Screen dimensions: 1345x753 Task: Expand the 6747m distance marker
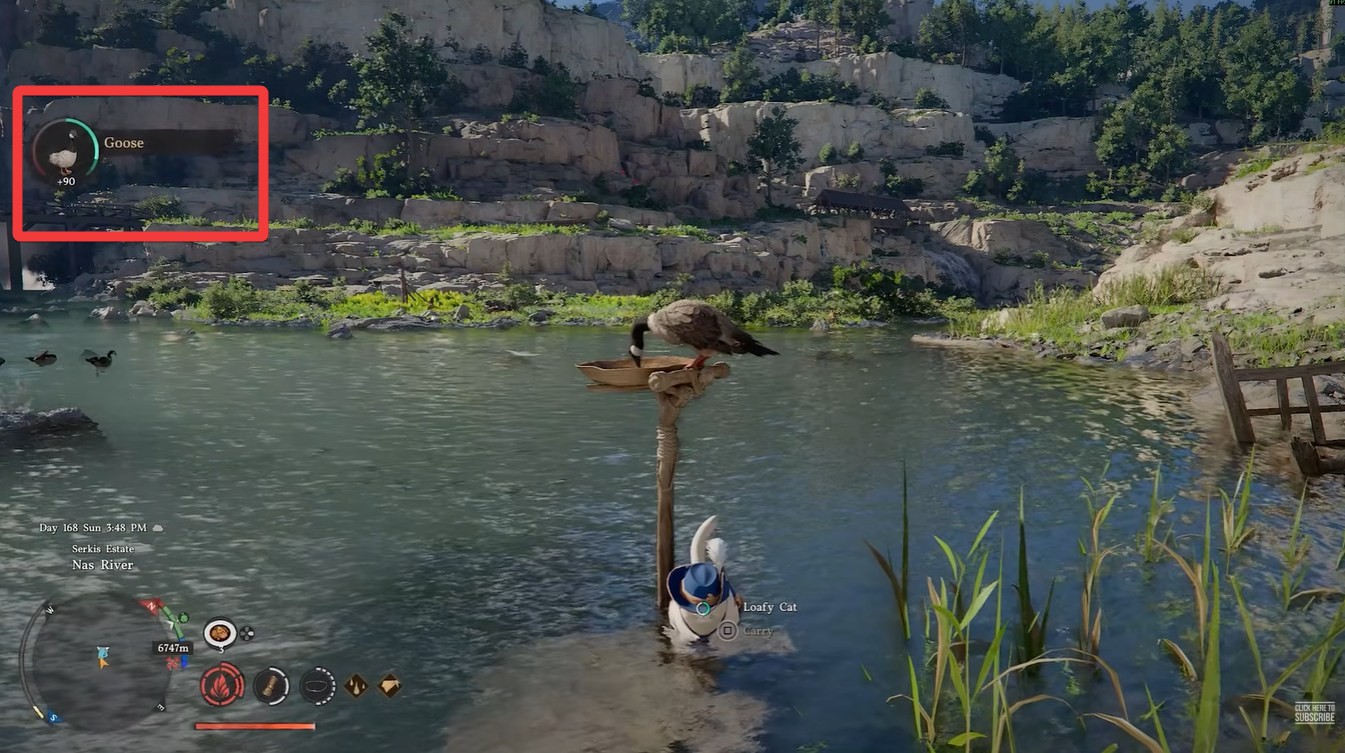point(172,647)
